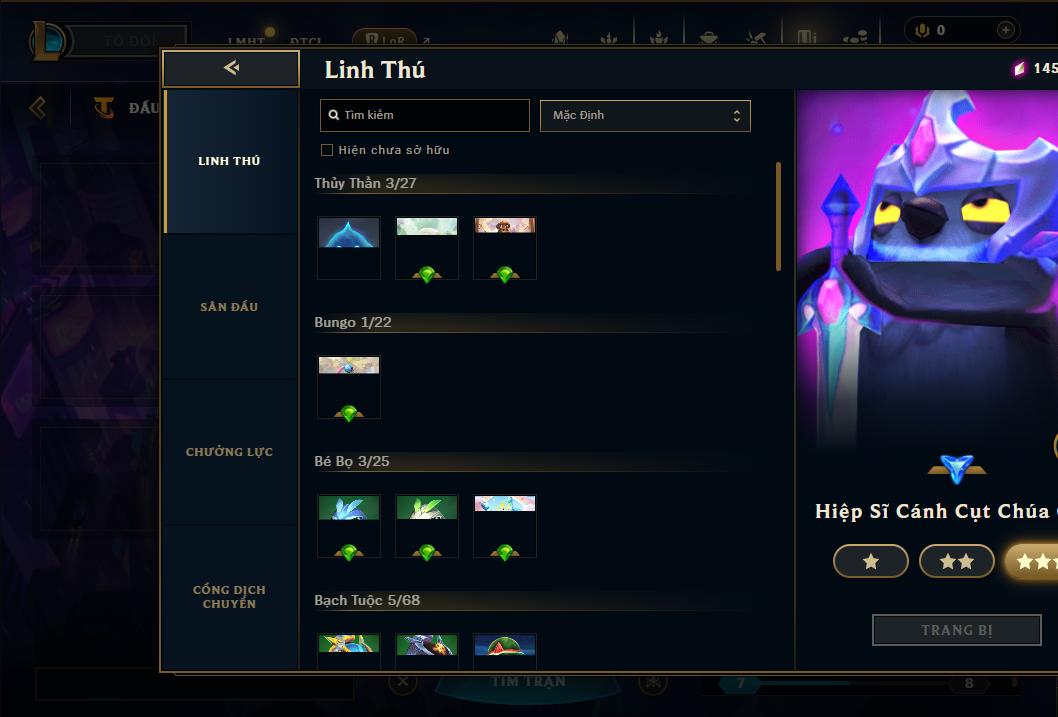Toggle the Hiện chưa sở hữu checkbox

(x=327, y=150)
